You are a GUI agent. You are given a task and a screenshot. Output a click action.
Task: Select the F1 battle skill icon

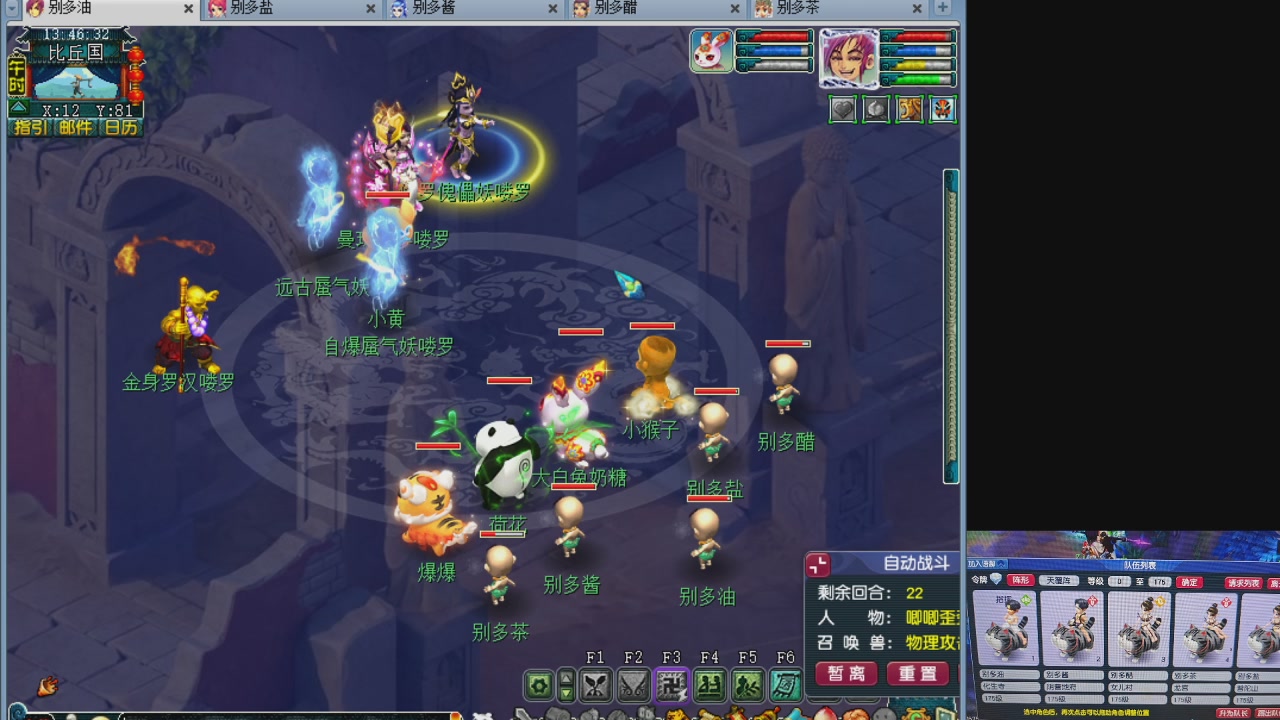(x=597, y=683)
